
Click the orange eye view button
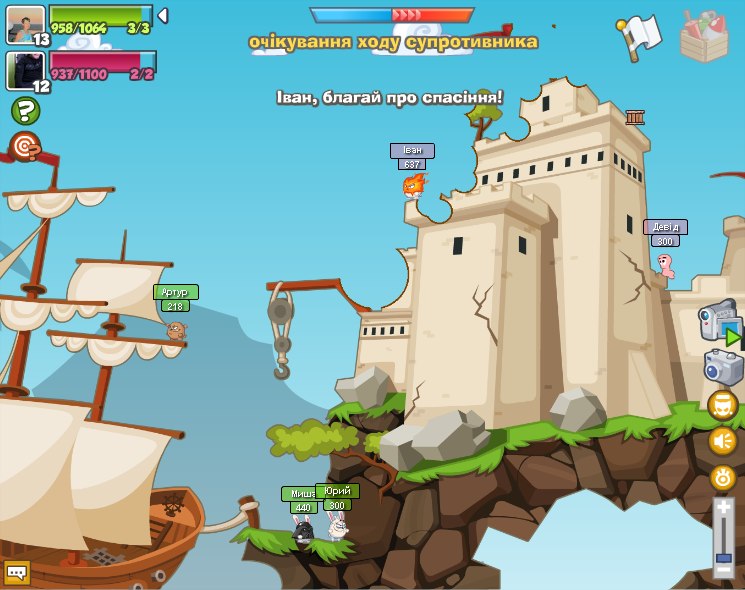(x=723, y=478)
